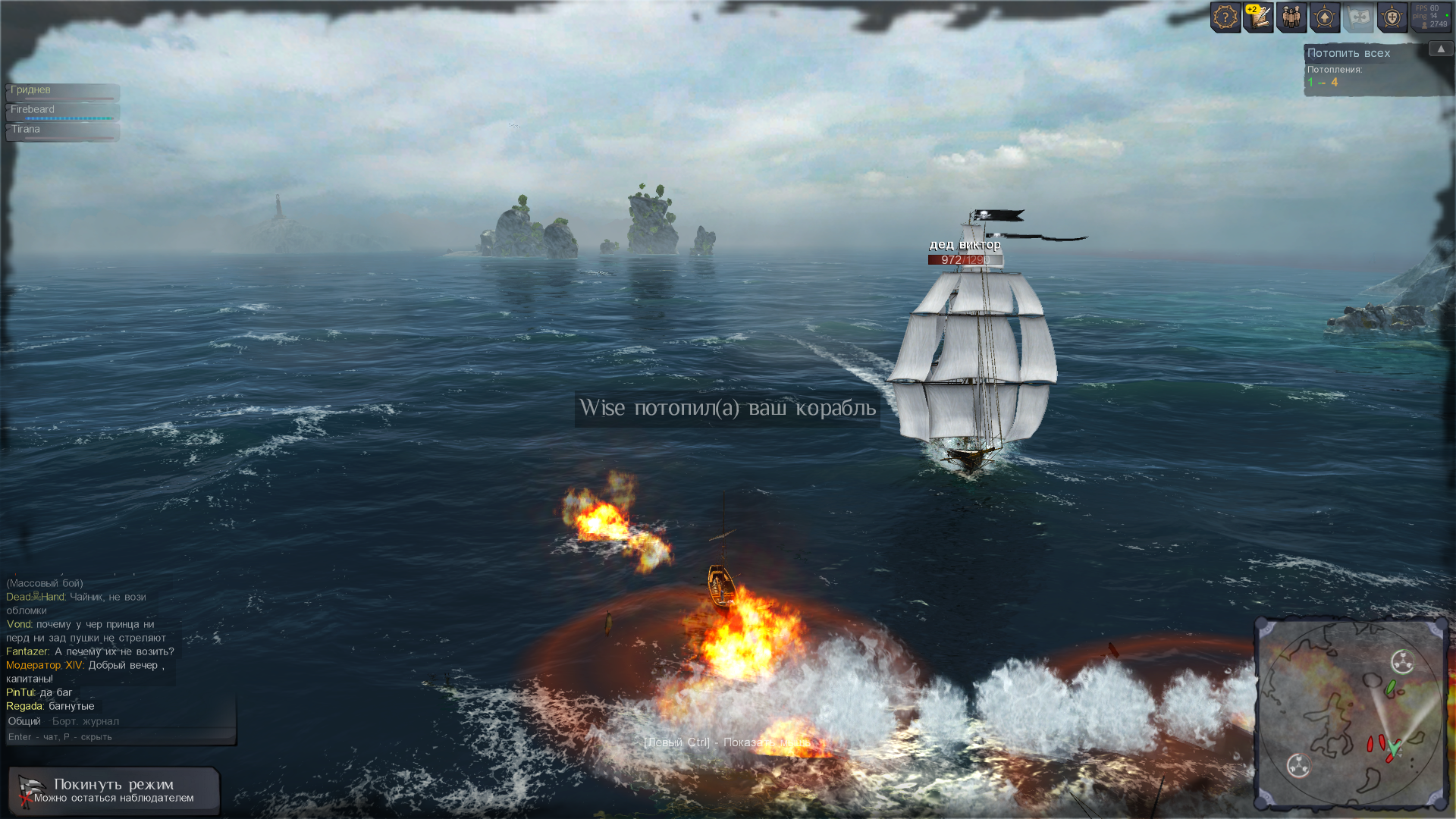
Task: Click the upgrade arrow star icon
Action: coord(1324,17)
